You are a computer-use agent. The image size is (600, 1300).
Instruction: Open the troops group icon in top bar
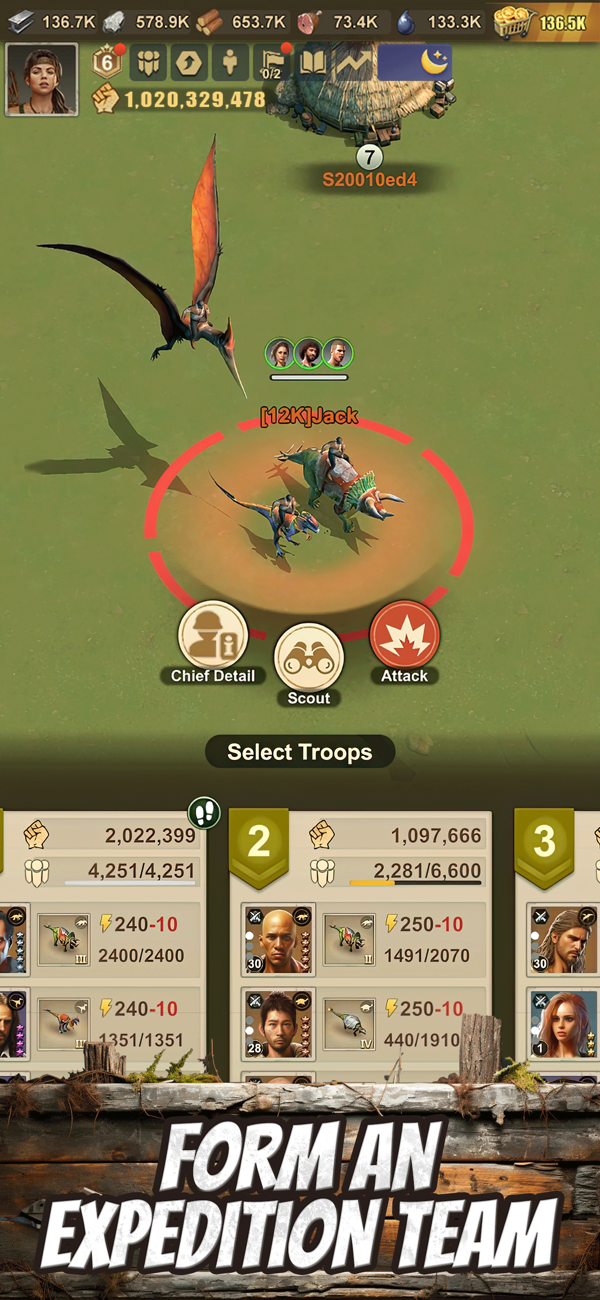[148, 63]
